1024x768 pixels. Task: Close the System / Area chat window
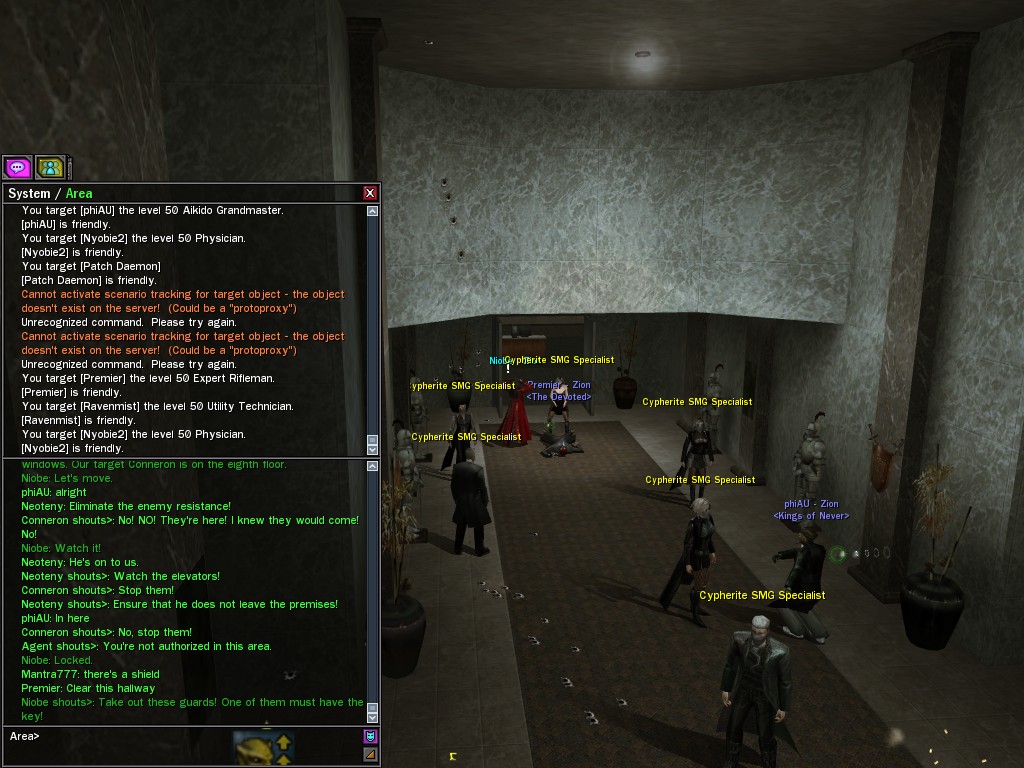tap(370, 193)
